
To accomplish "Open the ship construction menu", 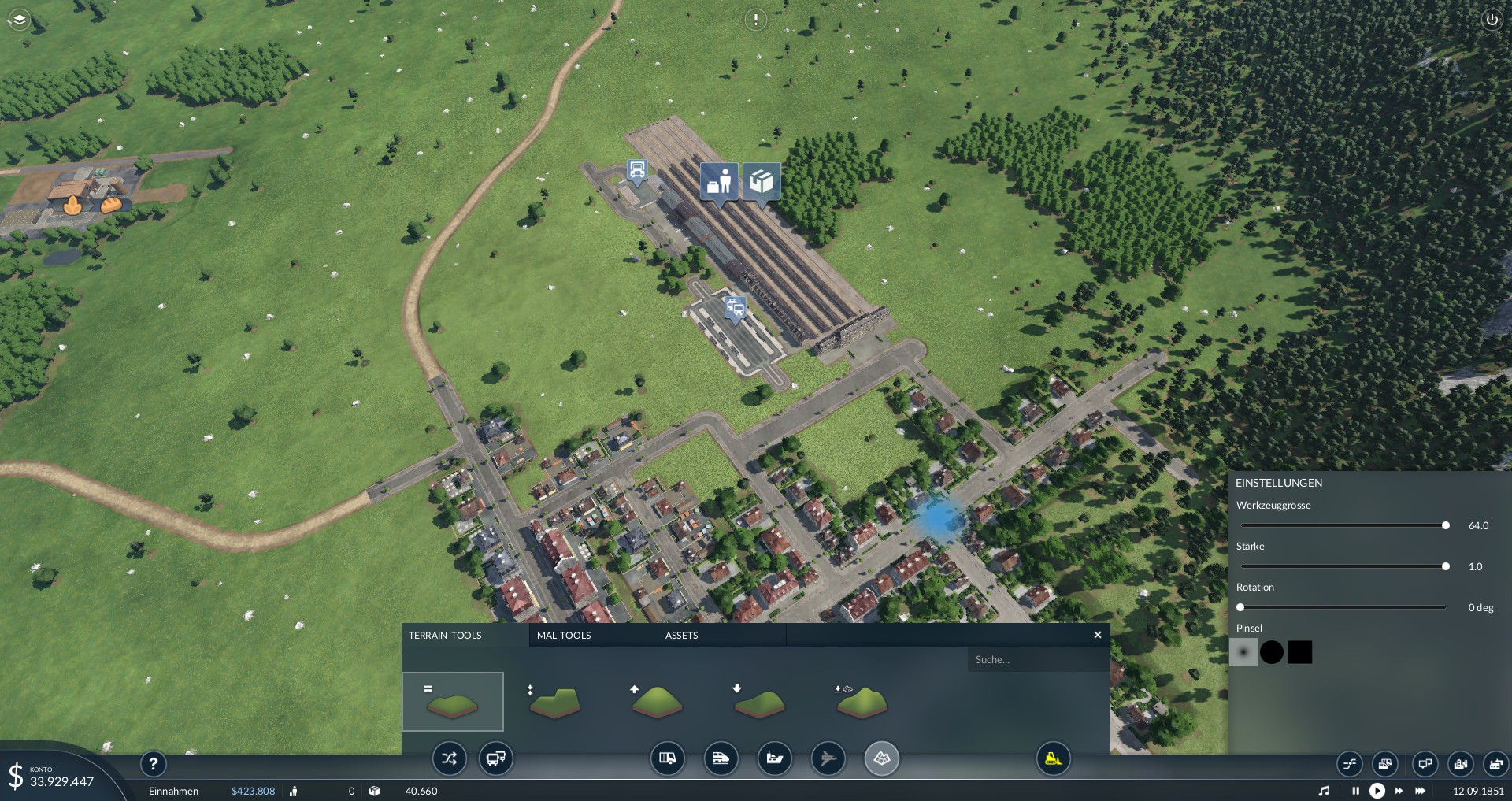I will click(774, 759).
